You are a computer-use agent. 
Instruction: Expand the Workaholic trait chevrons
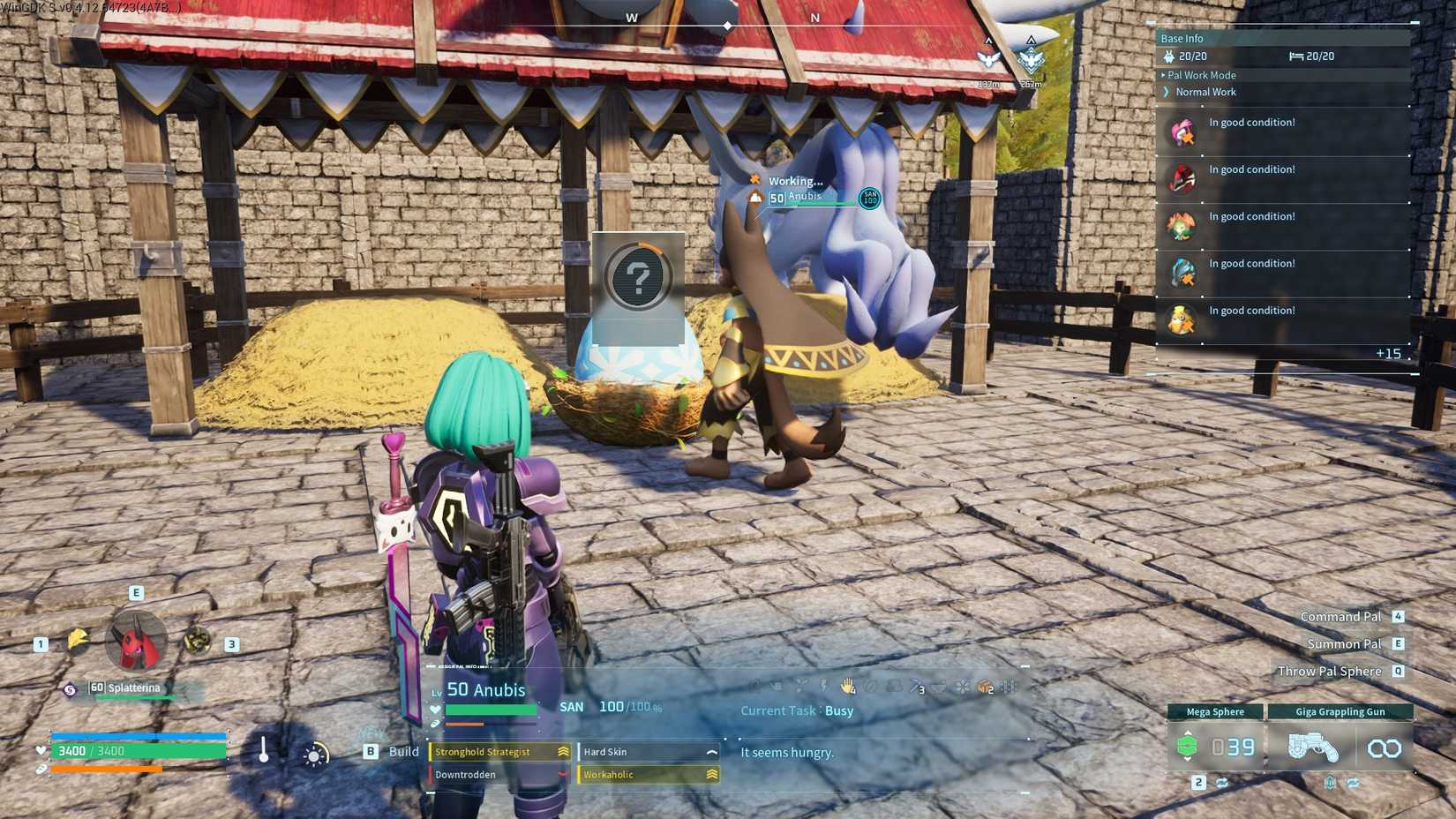click(x=711, y=774)
